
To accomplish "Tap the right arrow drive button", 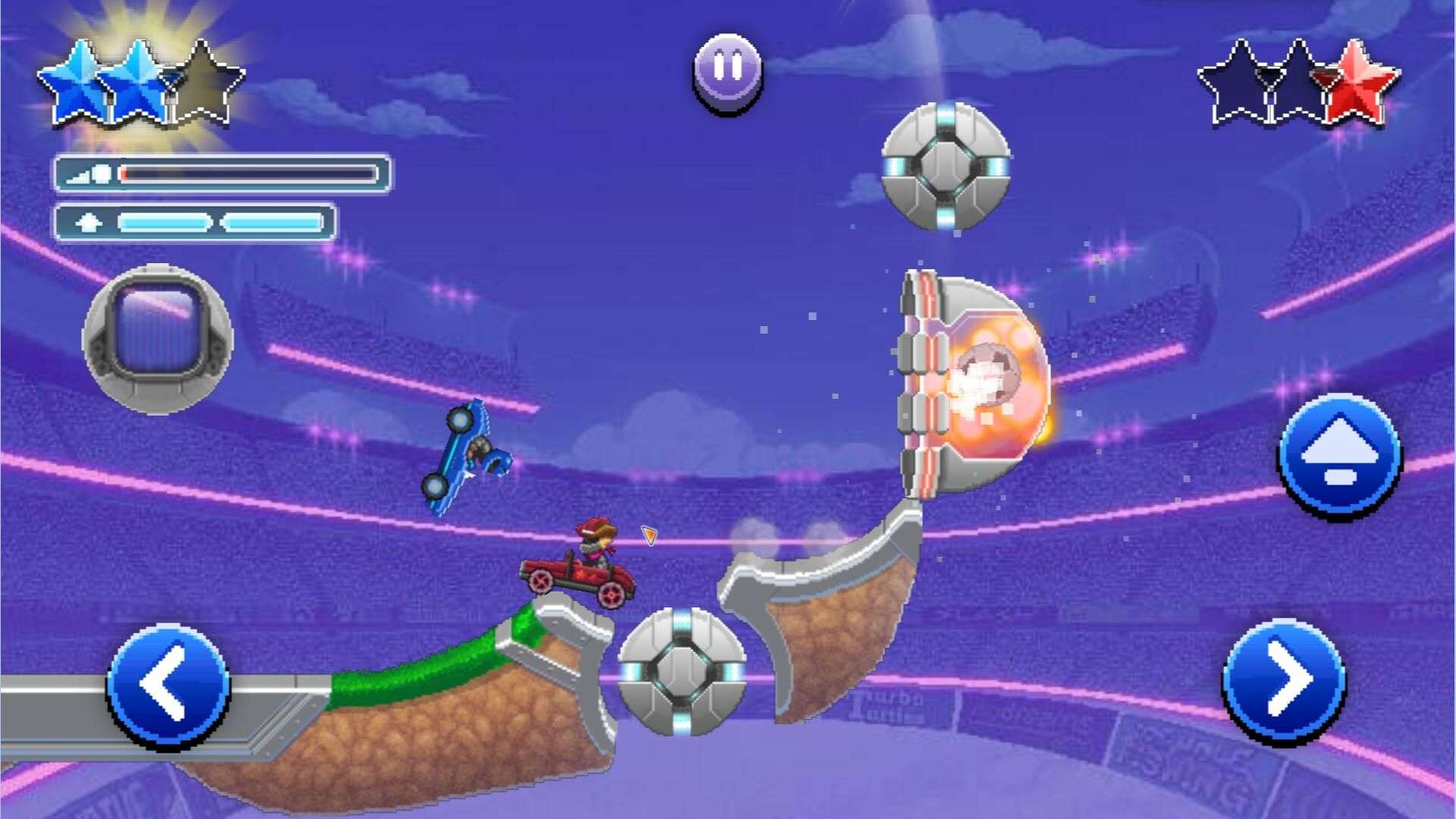I will point(1283,680).
